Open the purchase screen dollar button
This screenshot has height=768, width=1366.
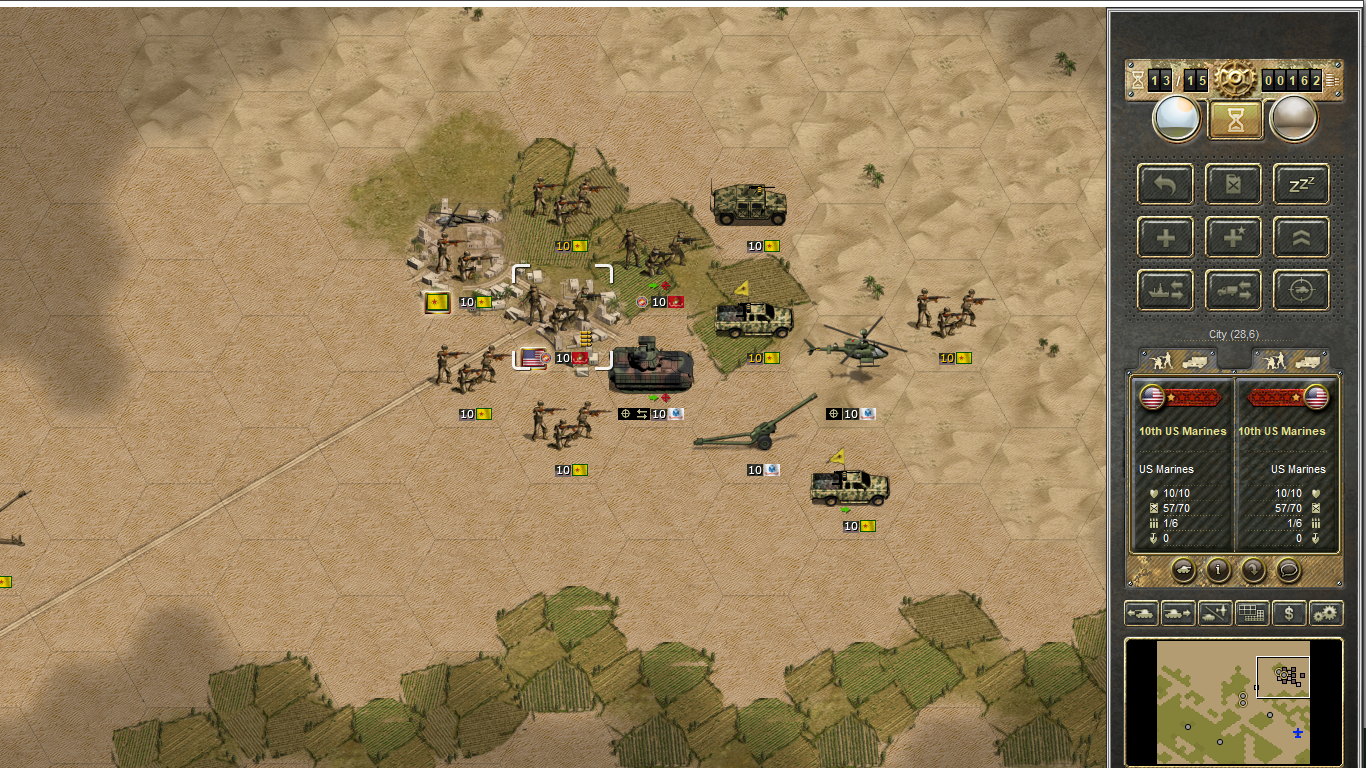click(x=1289, y=613)
